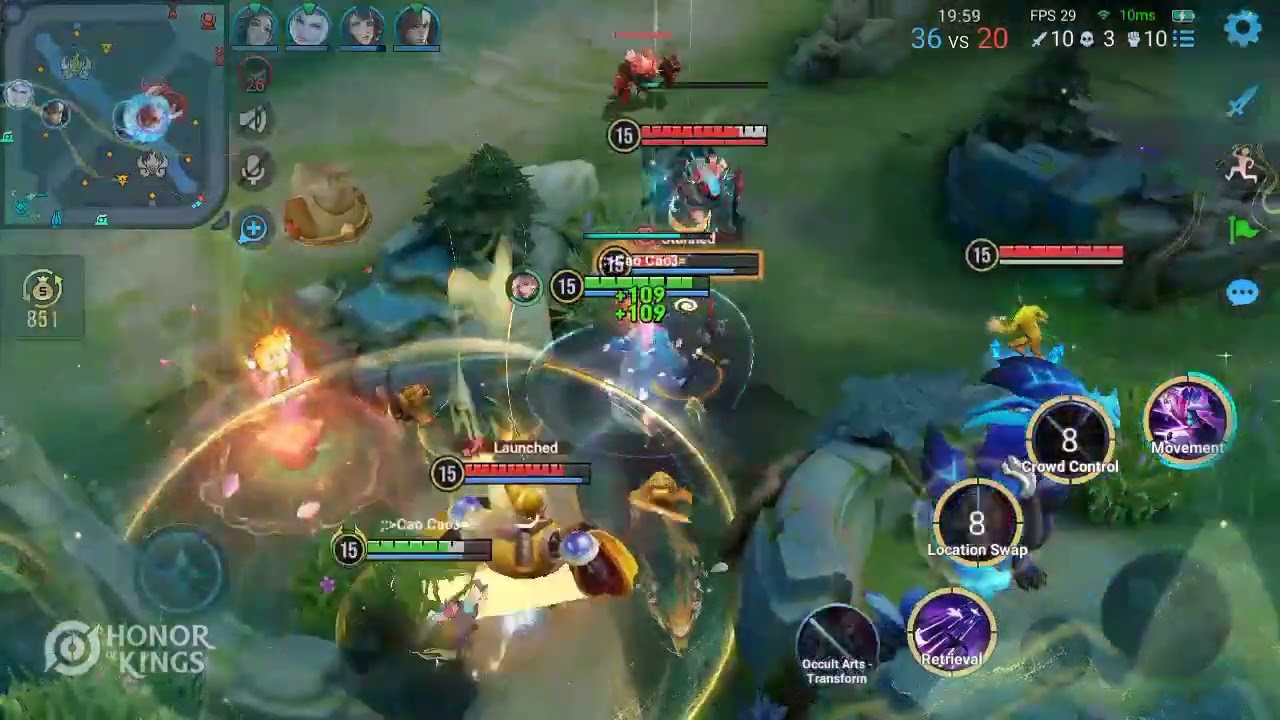This screenshot has height=720, width=1280.
Task: Open the minimap
Action: pyautogui.click(x=112, y=114)
